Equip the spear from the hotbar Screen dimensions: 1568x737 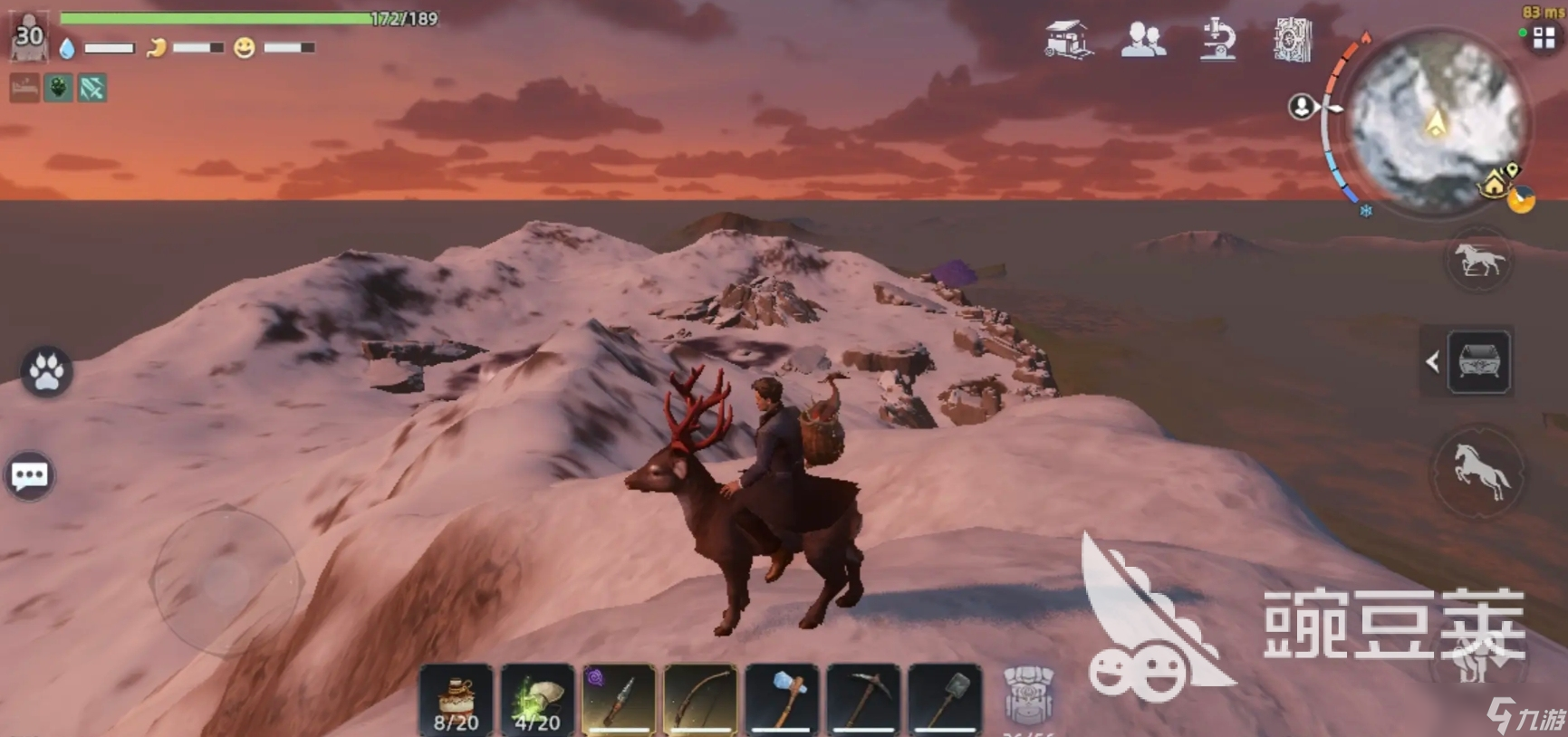(619, 700)
